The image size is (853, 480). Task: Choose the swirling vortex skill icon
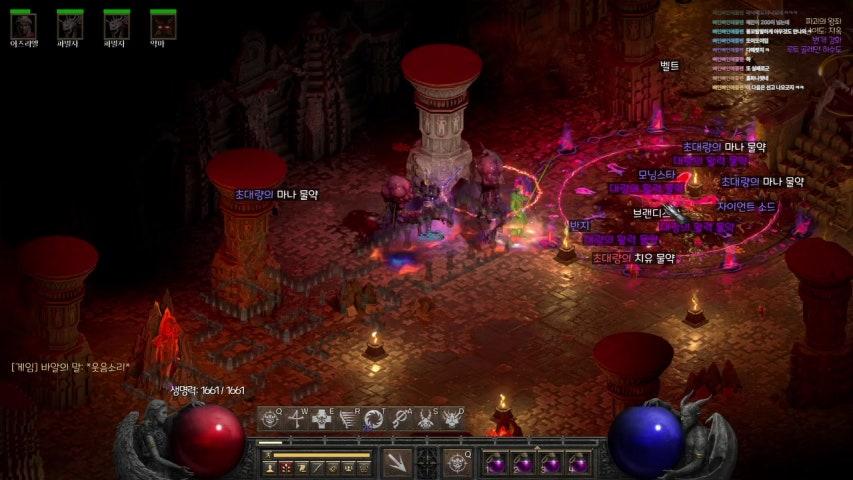(x=374, y=420)
